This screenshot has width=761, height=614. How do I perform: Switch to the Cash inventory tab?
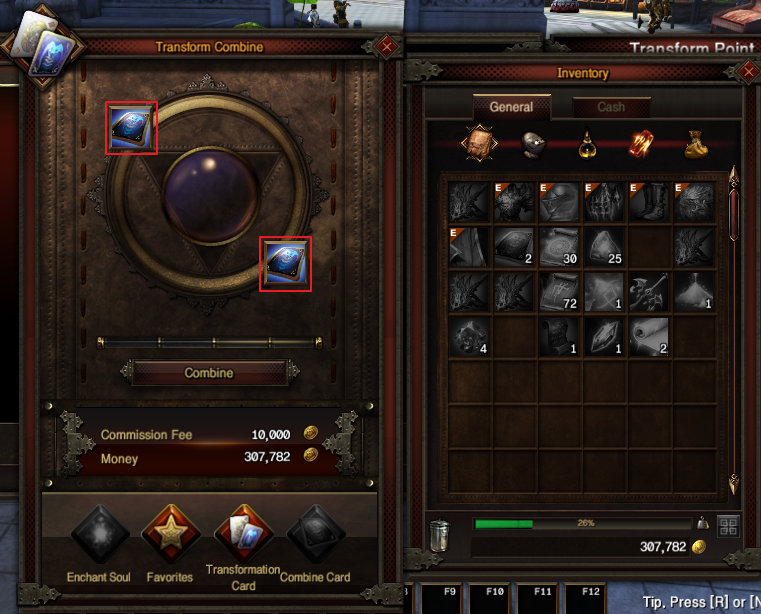pyautogui.click(x=611, y=107)
